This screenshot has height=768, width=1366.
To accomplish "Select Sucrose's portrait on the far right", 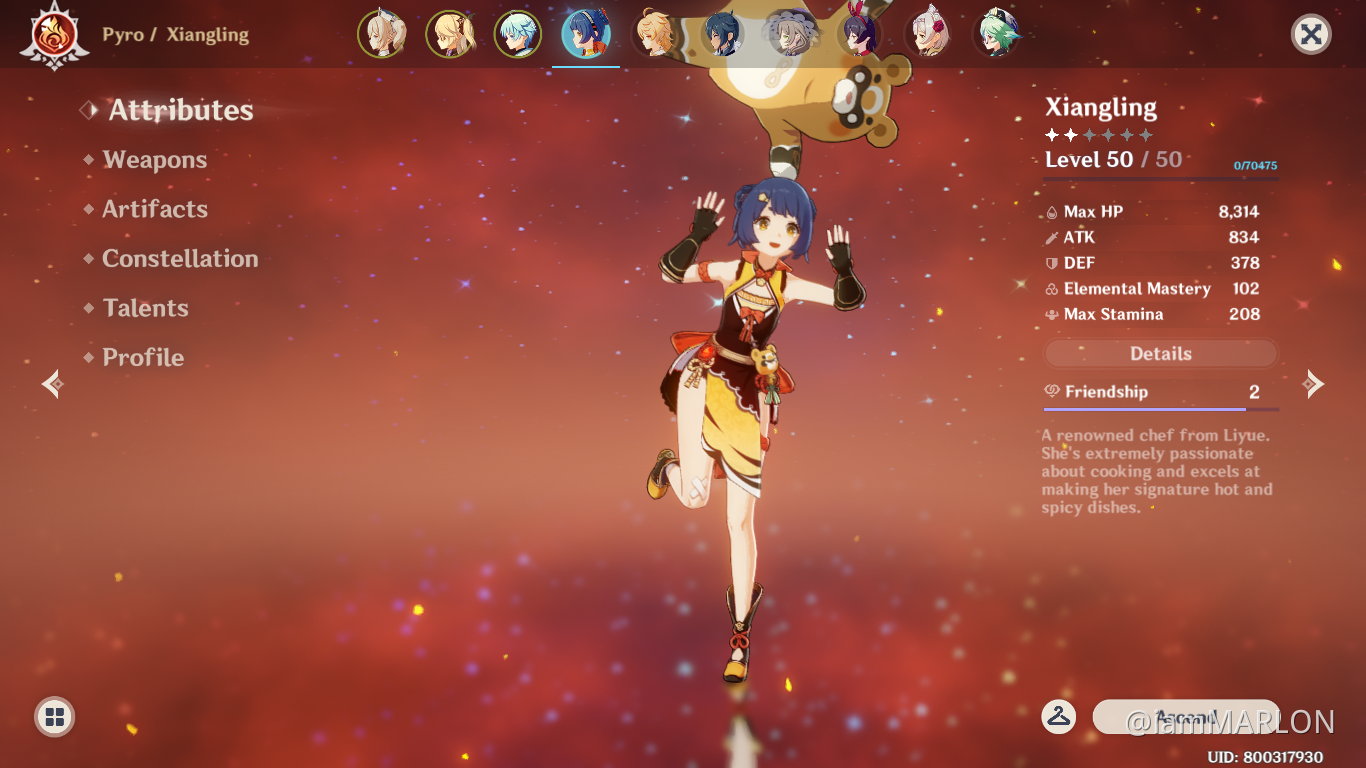I will point(995,33).
